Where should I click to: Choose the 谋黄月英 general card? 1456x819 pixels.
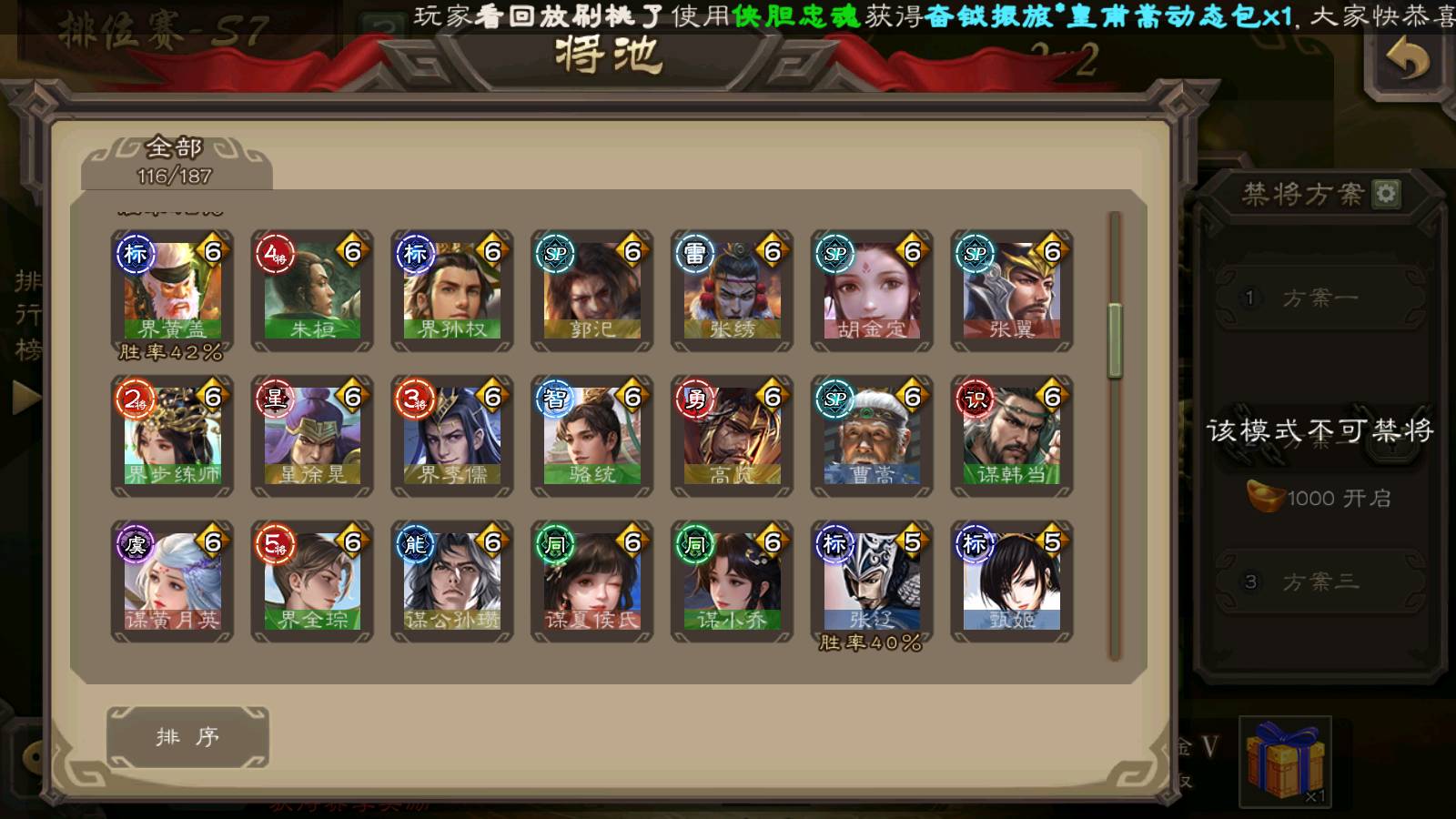[x=172, y=581]
